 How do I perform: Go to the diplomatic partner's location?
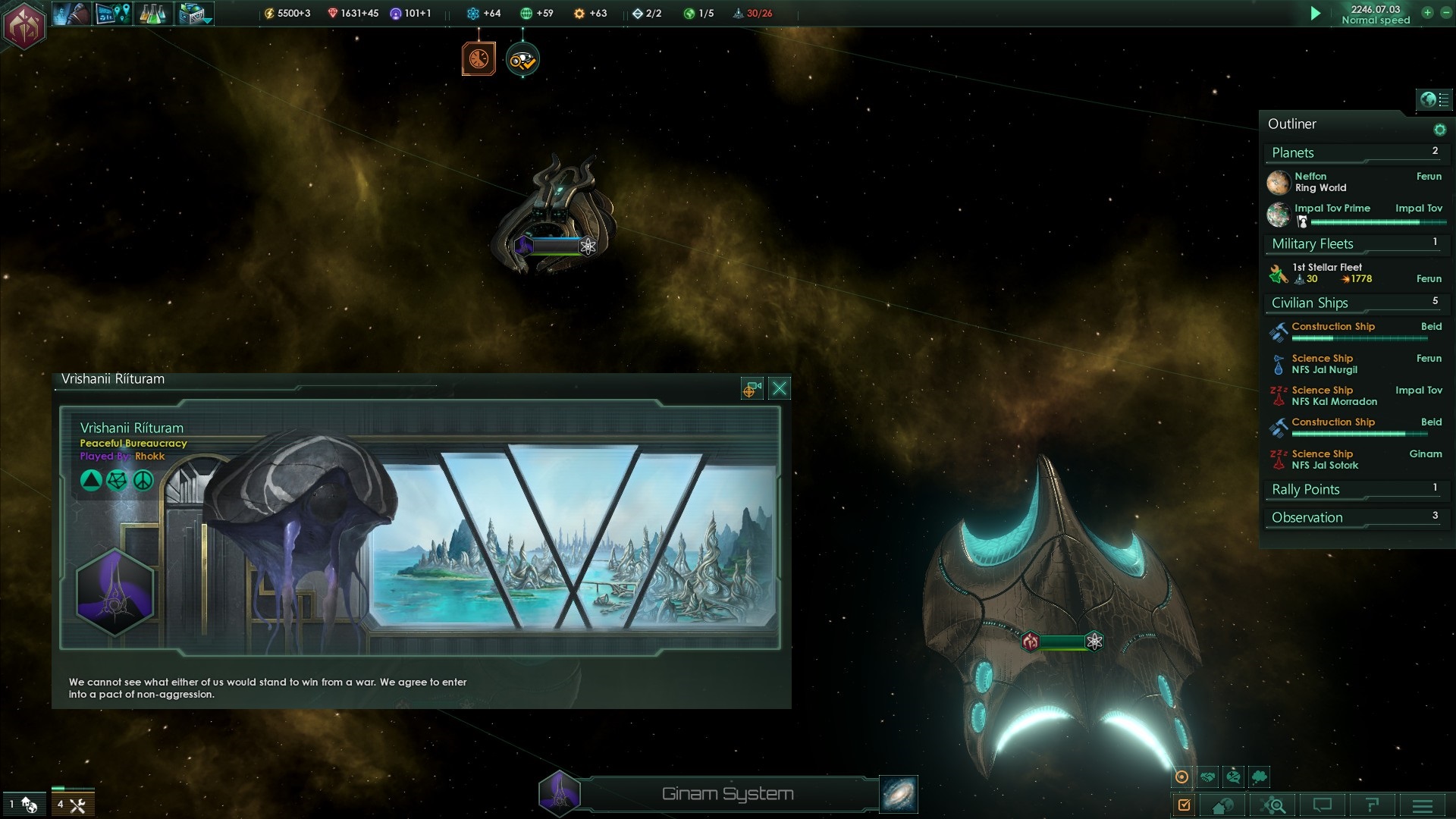(x=751, y=389)
